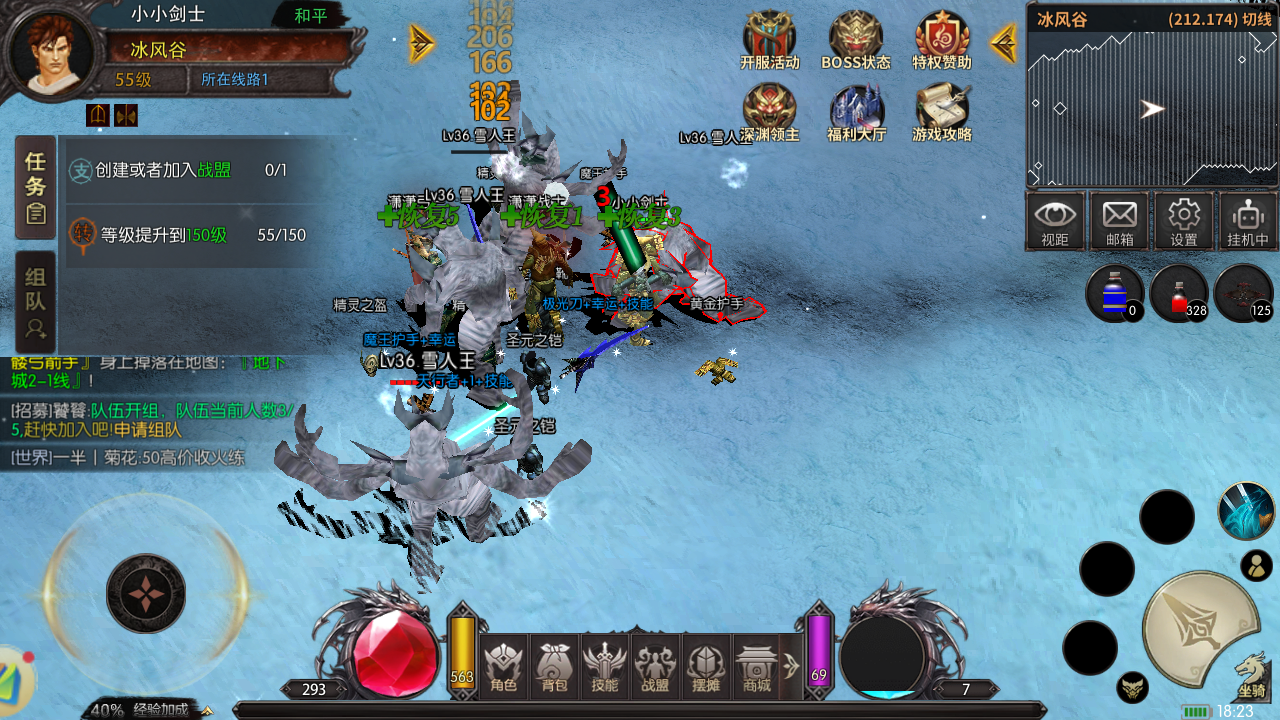This screenshot has height=720, width=1280.
Task: Open 设置 settings gear
Action: [x=1184, y=221]
